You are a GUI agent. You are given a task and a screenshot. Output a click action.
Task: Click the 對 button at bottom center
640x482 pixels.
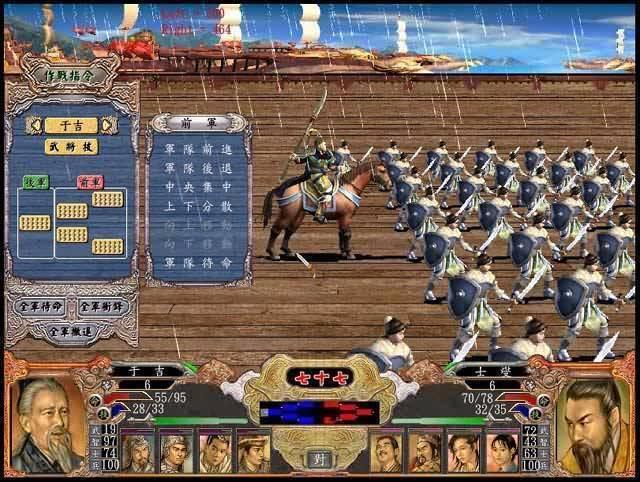(321, 459)
